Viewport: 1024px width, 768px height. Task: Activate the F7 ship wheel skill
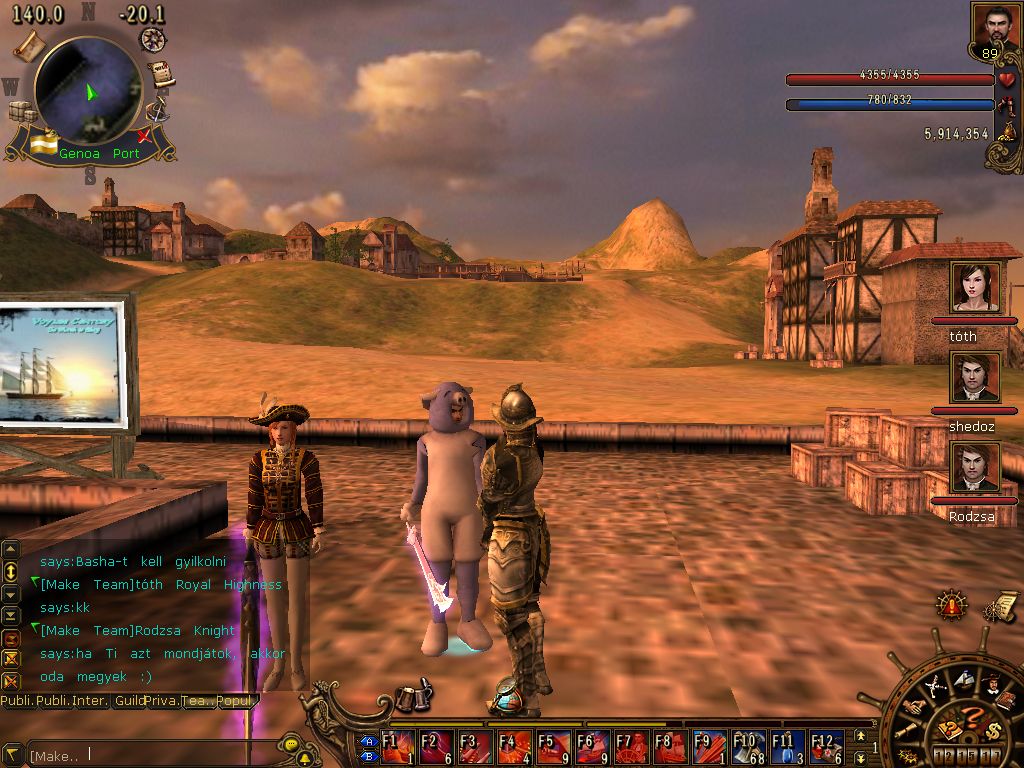coord(630,746)
